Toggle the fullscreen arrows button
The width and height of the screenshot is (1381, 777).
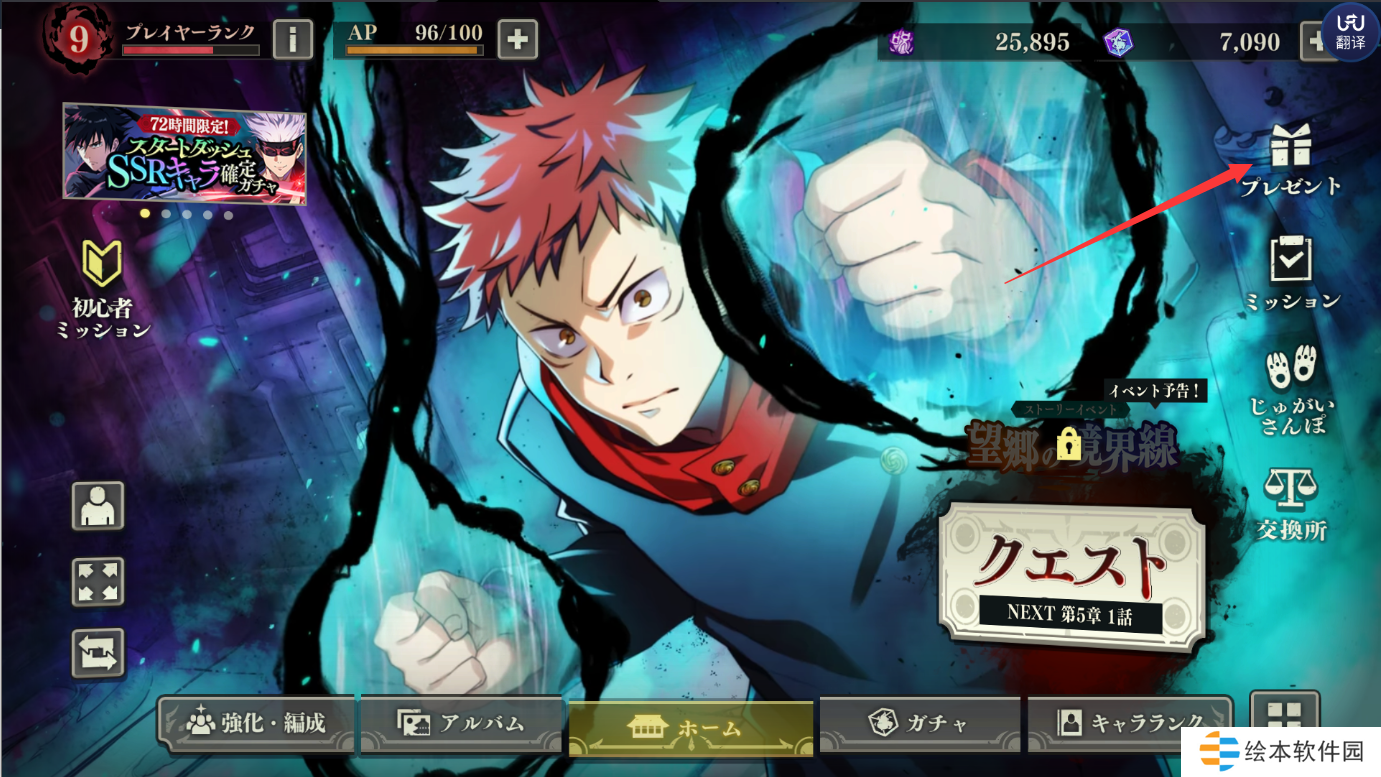[x=98, y=581]
